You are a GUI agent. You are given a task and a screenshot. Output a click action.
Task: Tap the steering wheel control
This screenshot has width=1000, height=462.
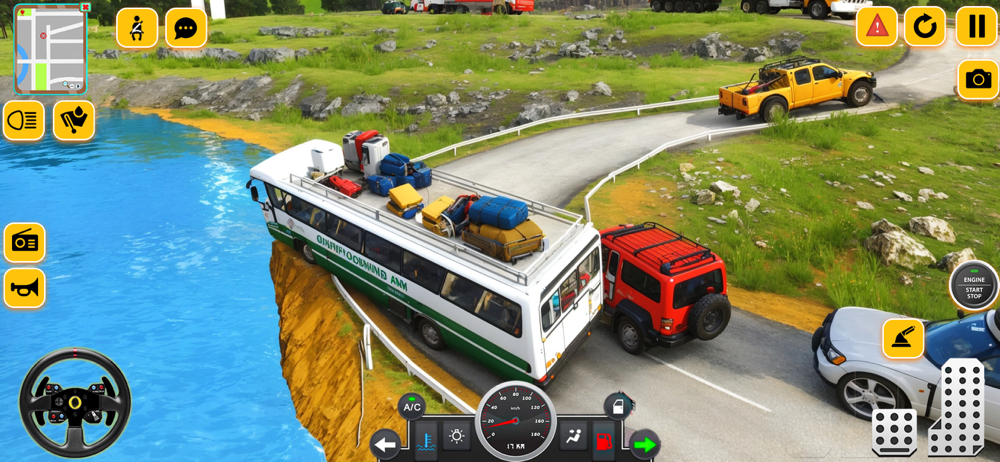tap(75, 402)
